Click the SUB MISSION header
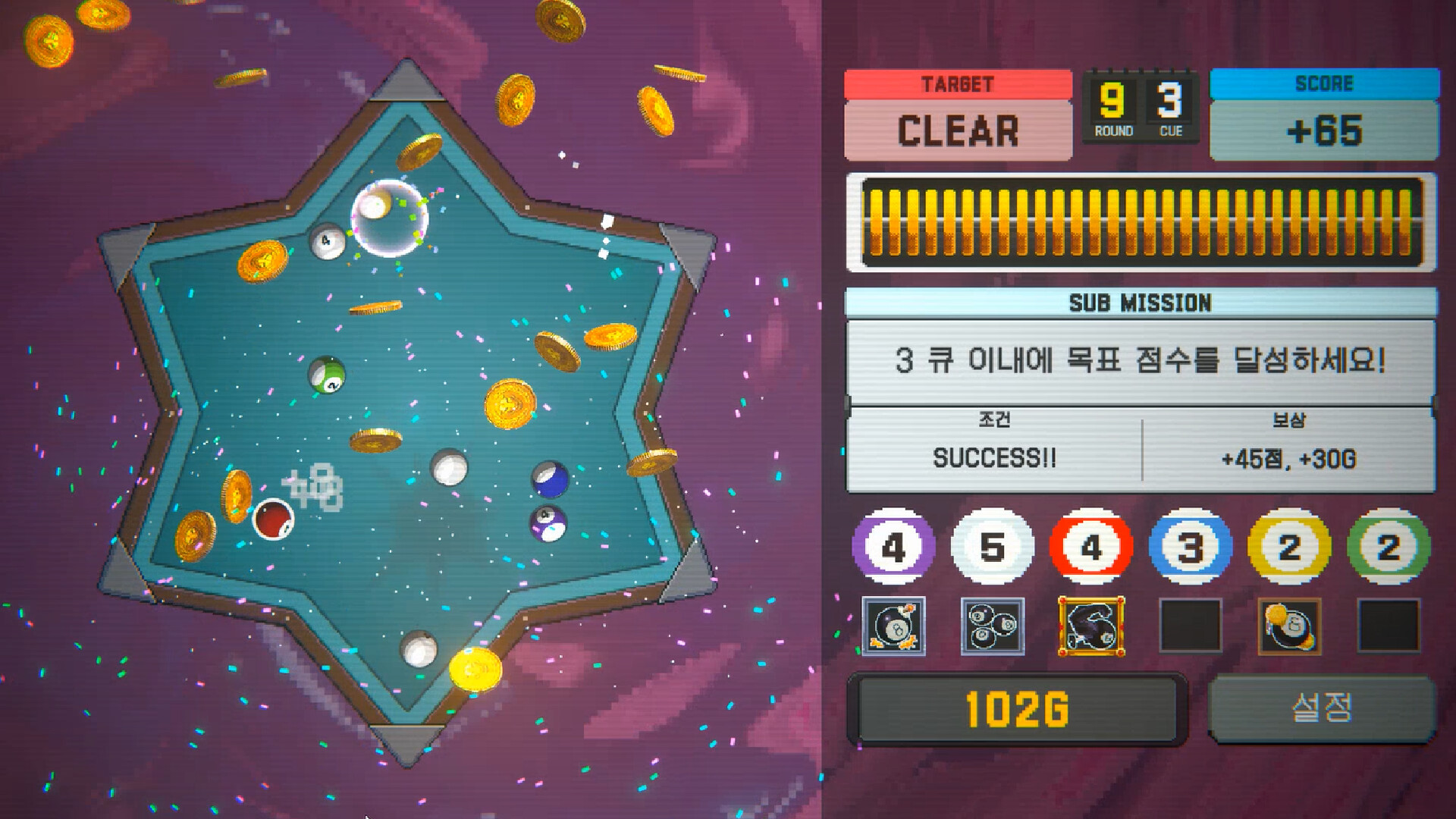The width and height of the screenshot is (1456, 819). point(1142,303)
